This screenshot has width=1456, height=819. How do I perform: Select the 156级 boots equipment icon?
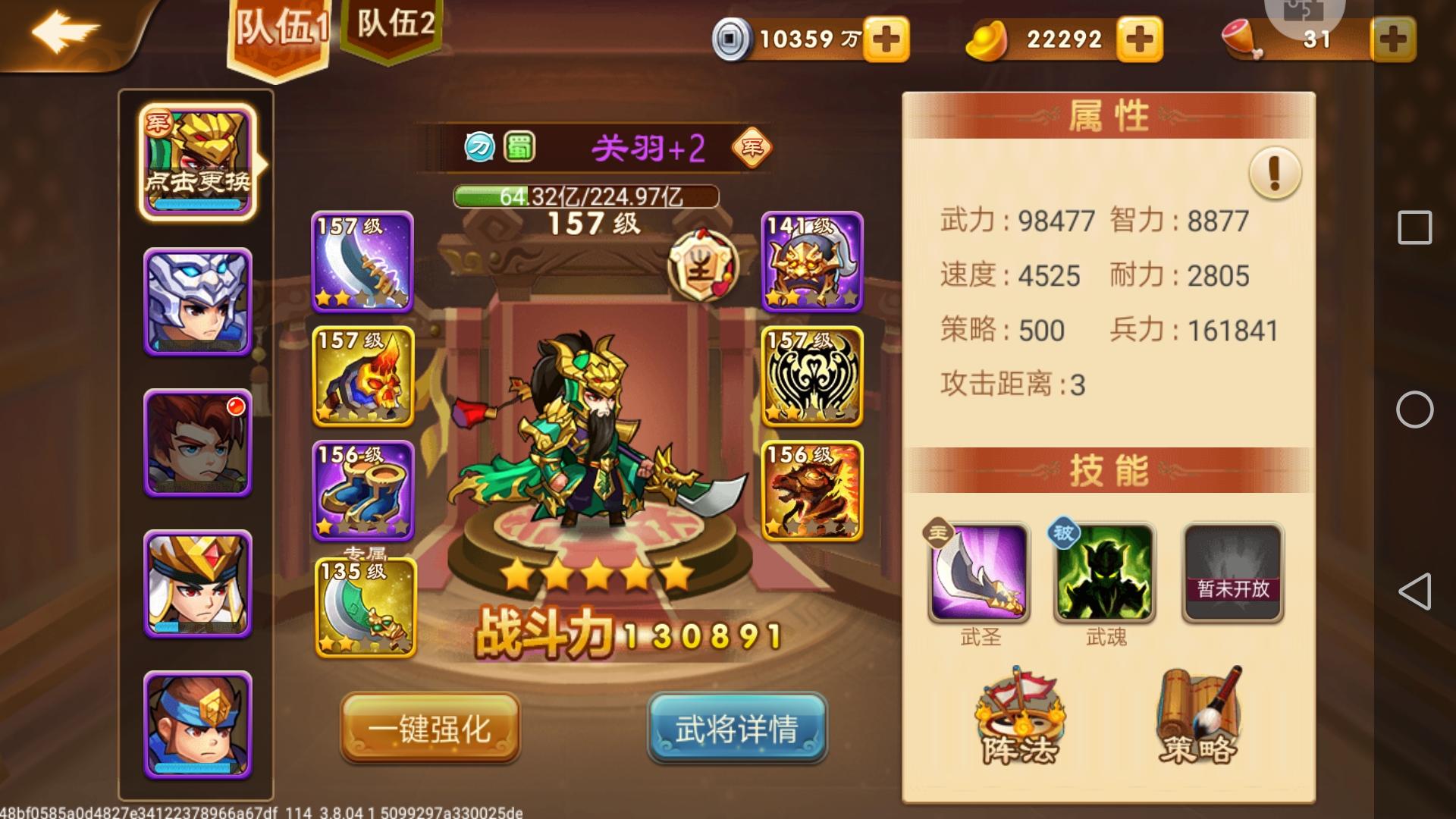pos(362,489)
